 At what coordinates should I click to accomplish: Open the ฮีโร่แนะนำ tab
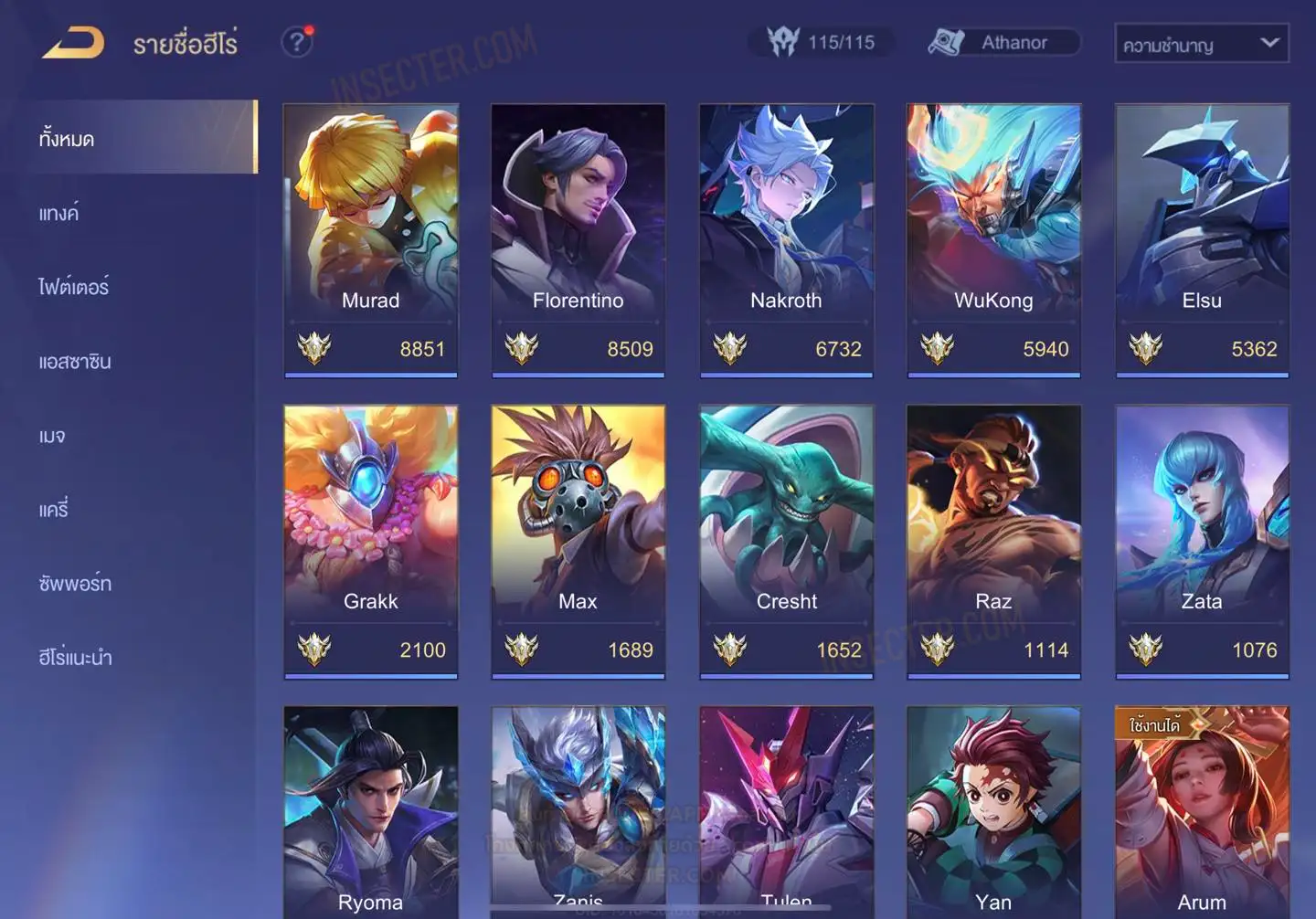(75, 657)
